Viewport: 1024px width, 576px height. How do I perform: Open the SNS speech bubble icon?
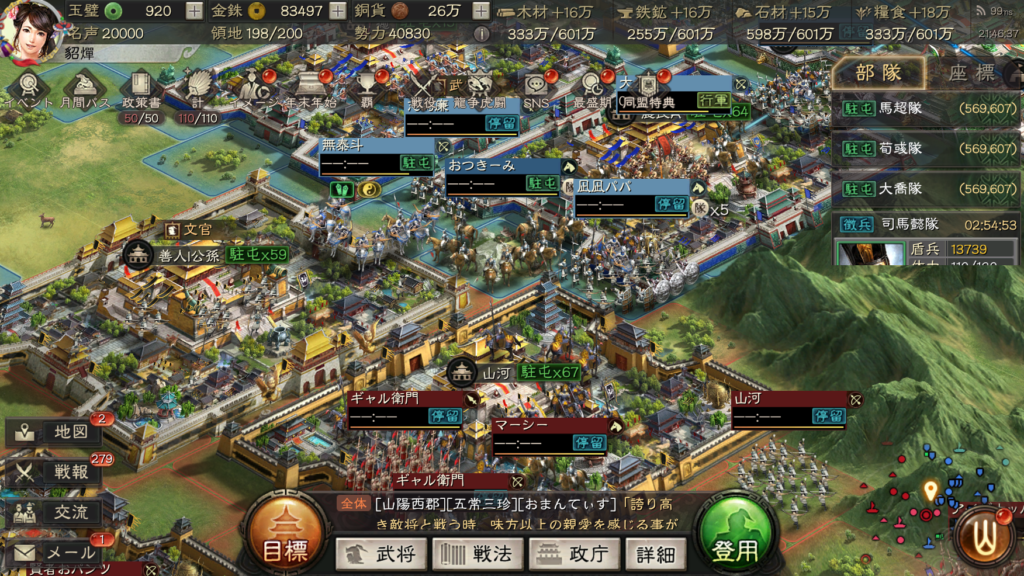pyautogui.click(x=535, y=88)
